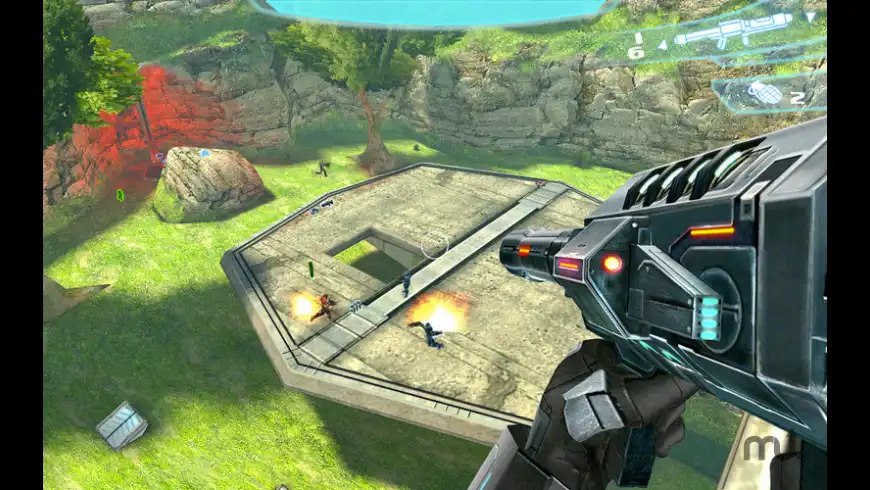Tap the weapon-switch arrow beside the ammo count
Image resolution: width=870 pixels, height=490 pixels.
point(662,46)
